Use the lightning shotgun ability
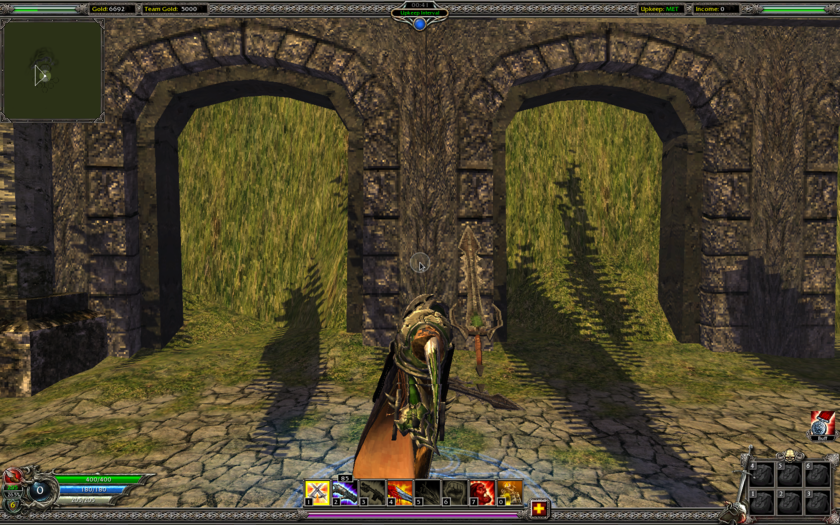This screenshot has width=840, height=525. tap(345, 492)
